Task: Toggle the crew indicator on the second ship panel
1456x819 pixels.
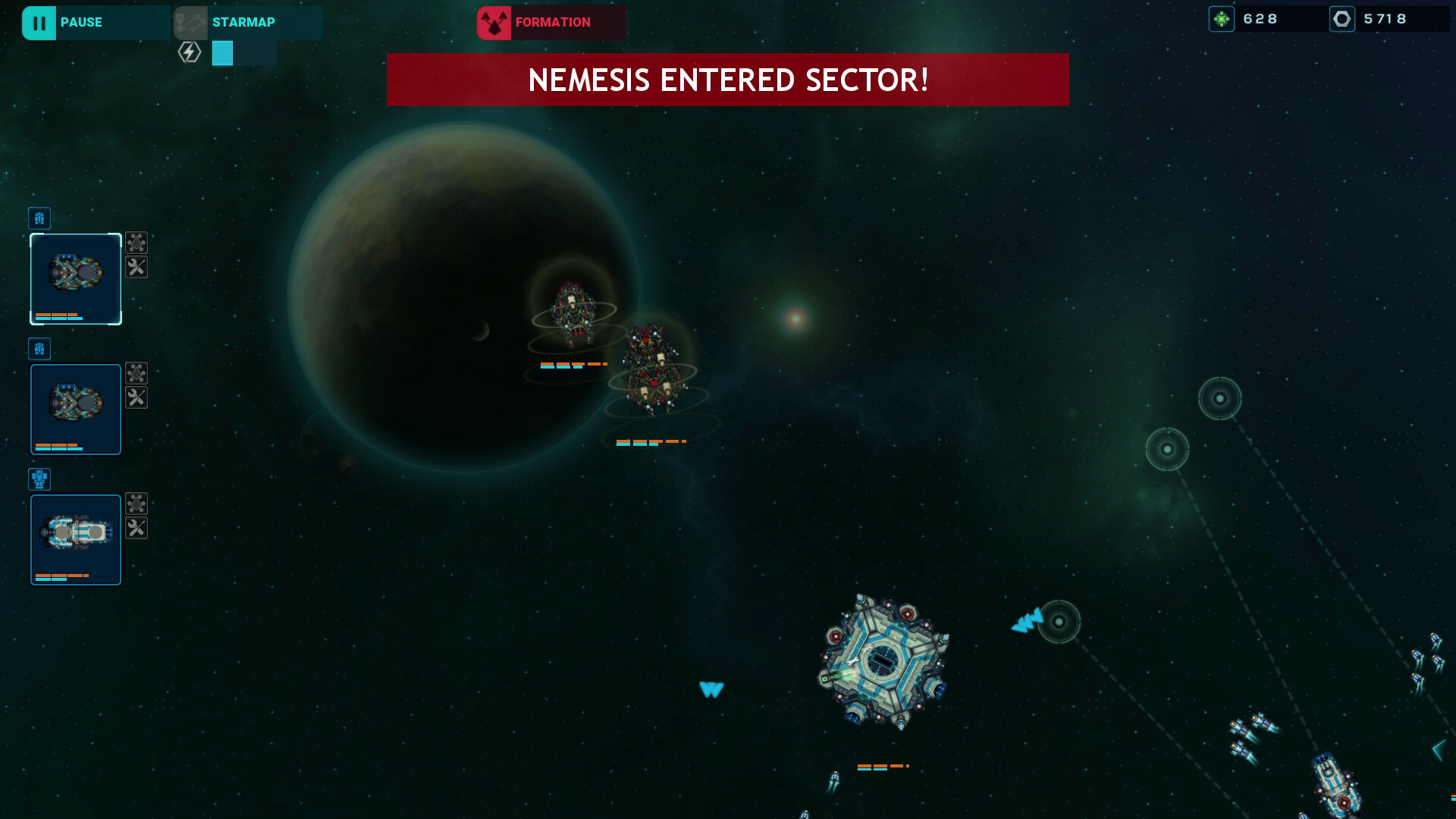Action: pyautogui.click(x=39, y=349)
